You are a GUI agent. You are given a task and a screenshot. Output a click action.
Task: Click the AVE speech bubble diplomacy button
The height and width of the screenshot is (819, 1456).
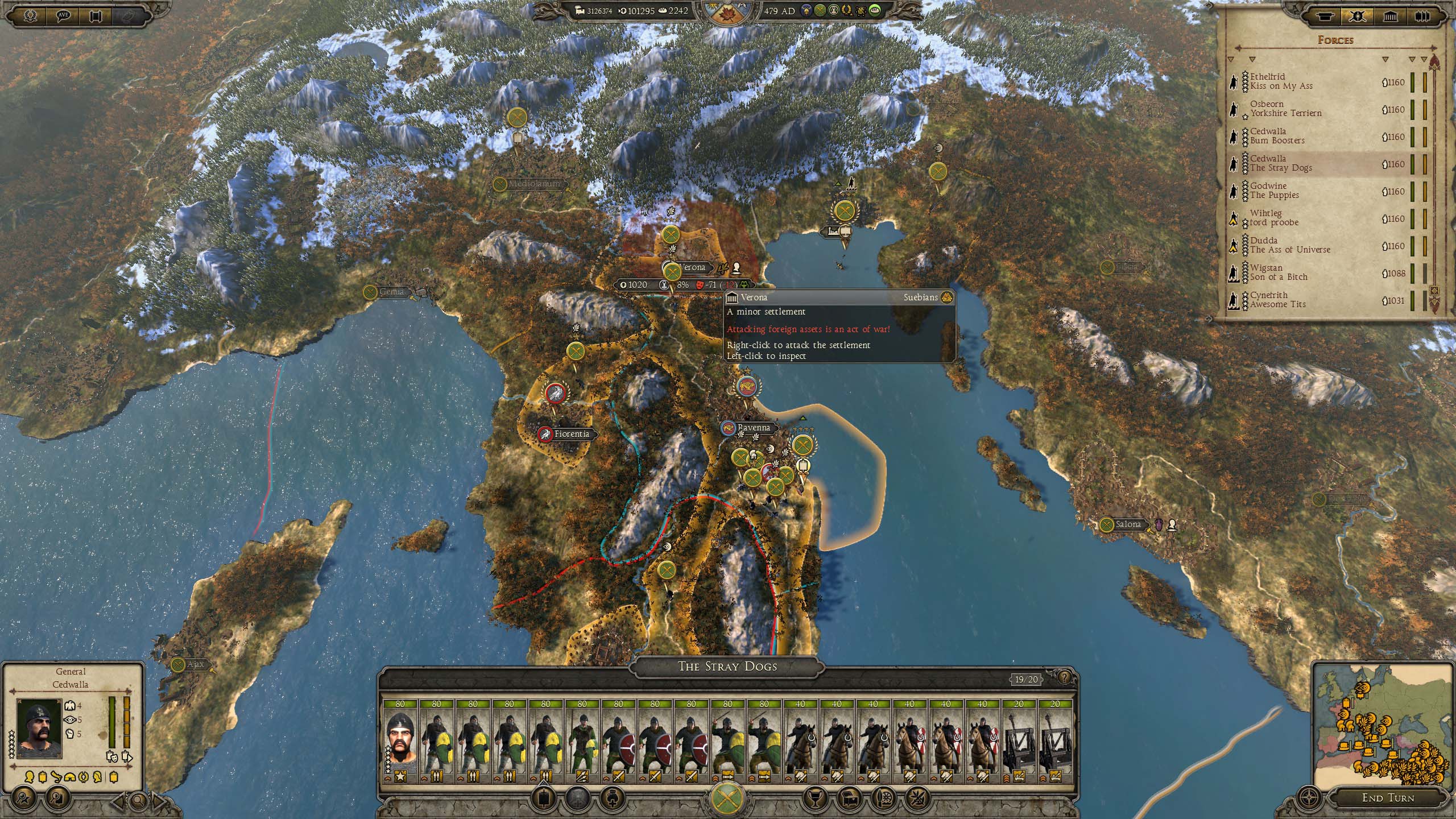click(x=63, y=15)
